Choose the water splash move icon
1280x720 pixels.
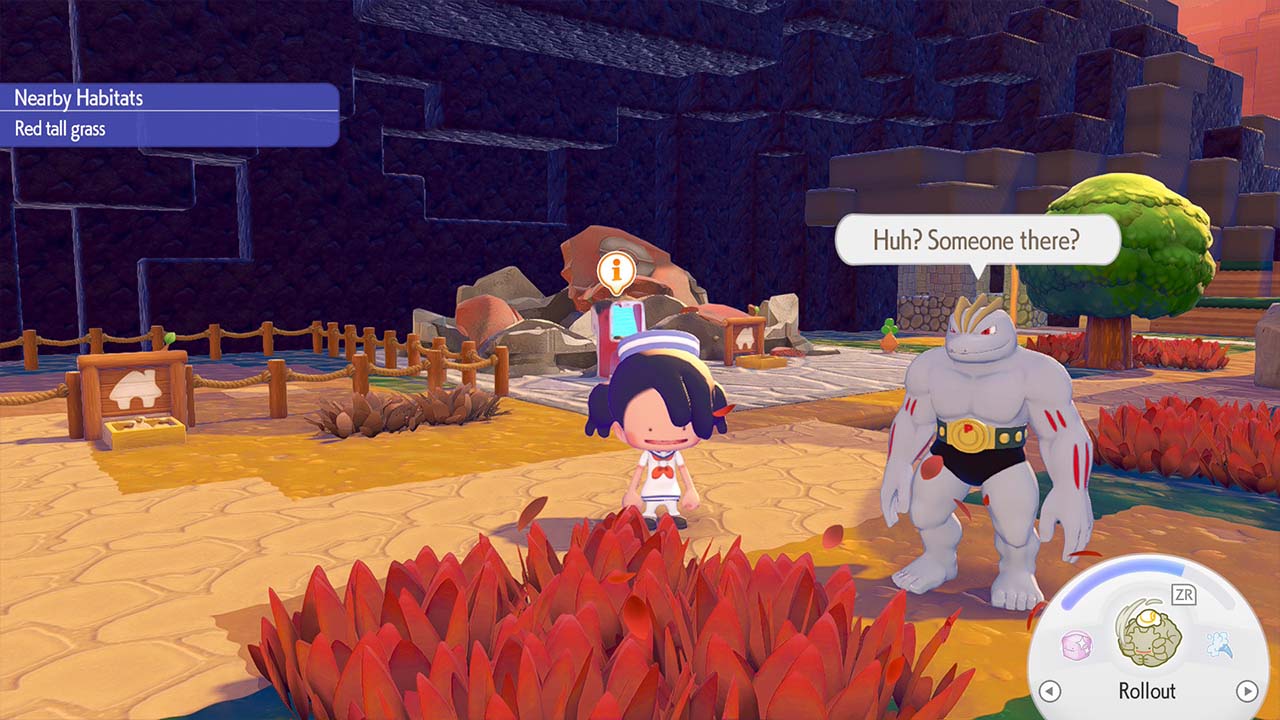(x=1218, y=645)
